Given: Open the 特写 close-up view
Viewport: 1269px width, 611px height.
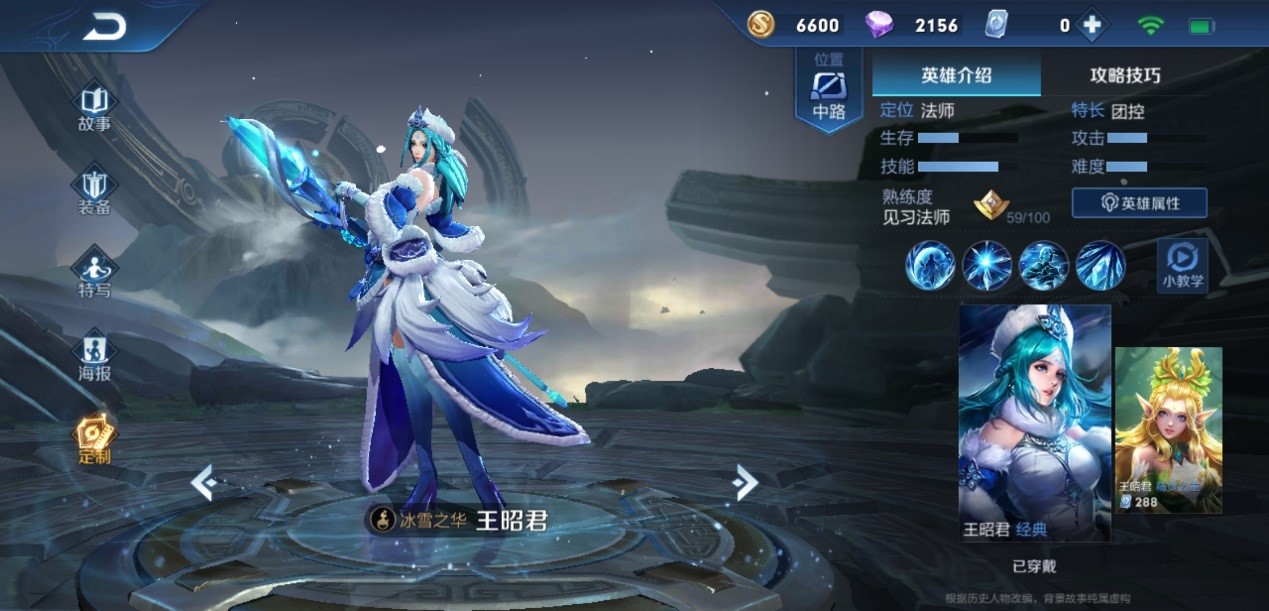Looking at the screenshot, I should click(95, 274).
